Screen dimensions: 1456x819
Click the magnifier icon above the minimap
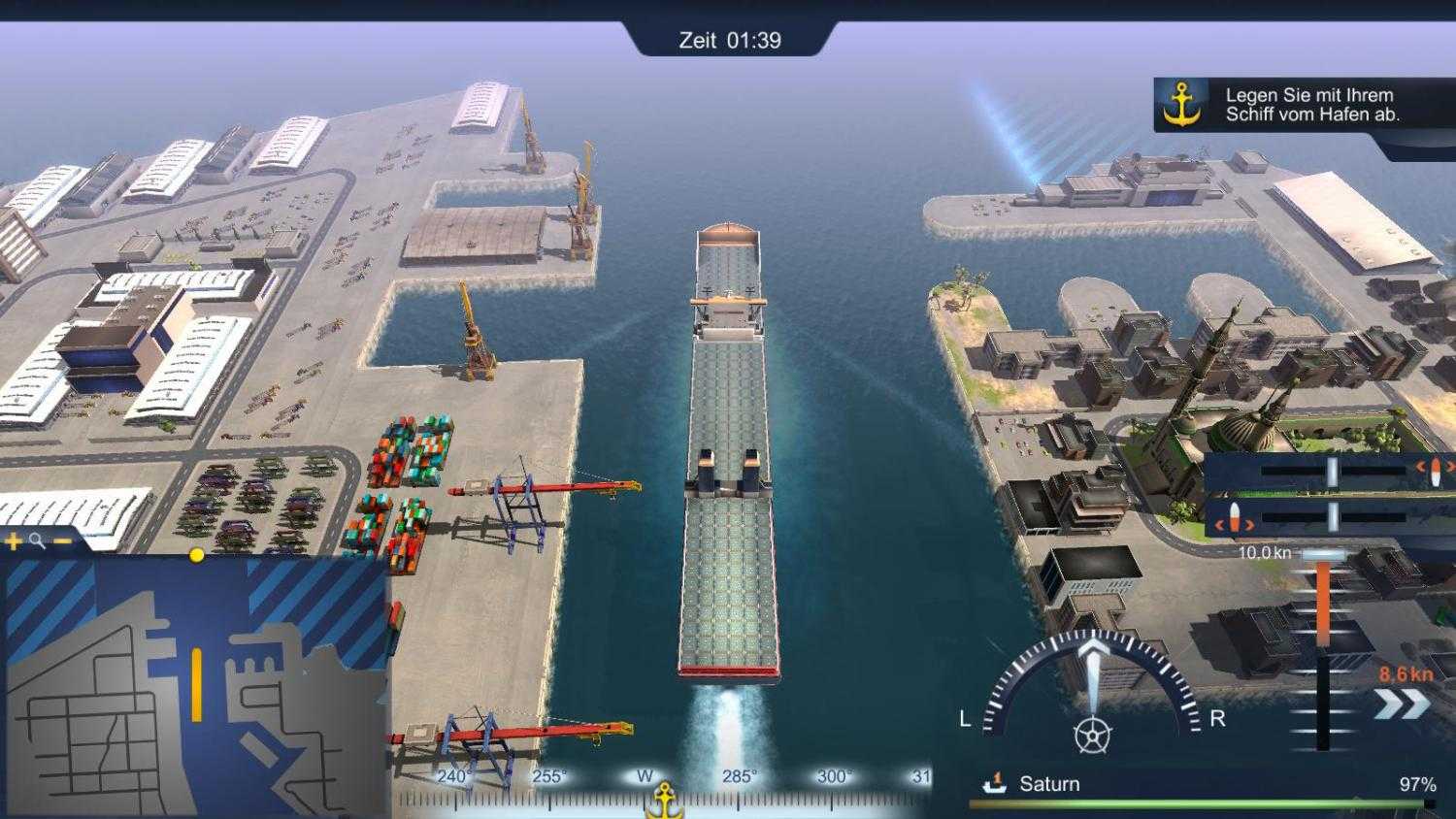(x=36, y=541)
